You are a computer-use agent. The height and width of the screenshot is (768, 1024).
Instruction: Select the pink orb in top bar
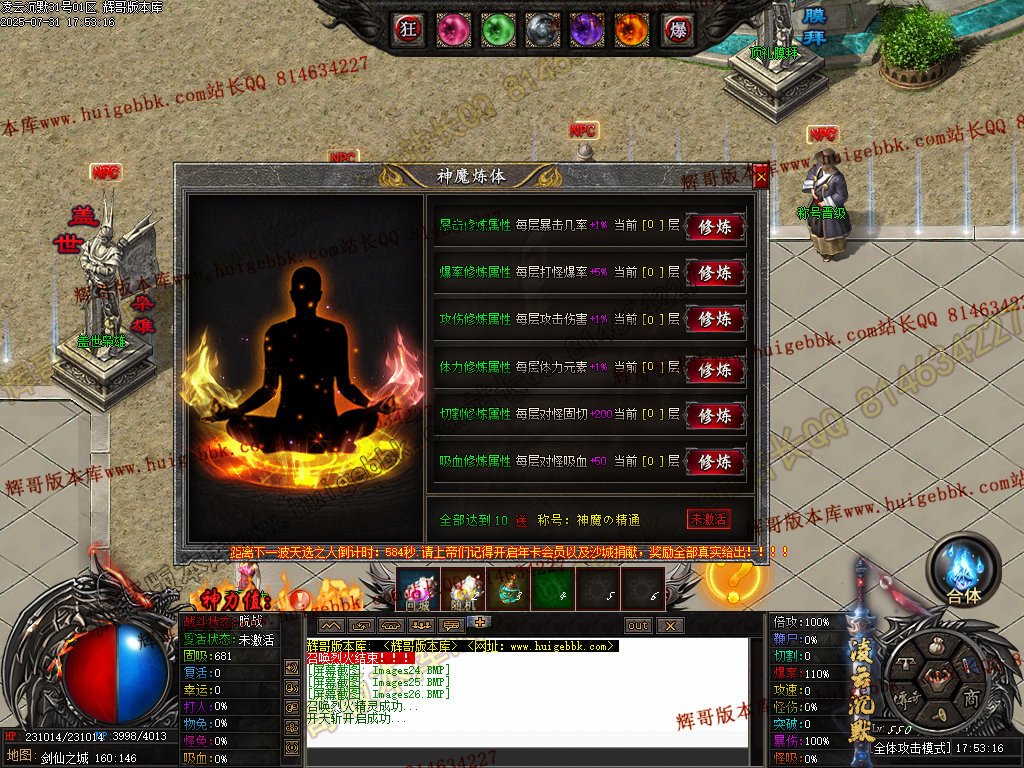[453, 29]
